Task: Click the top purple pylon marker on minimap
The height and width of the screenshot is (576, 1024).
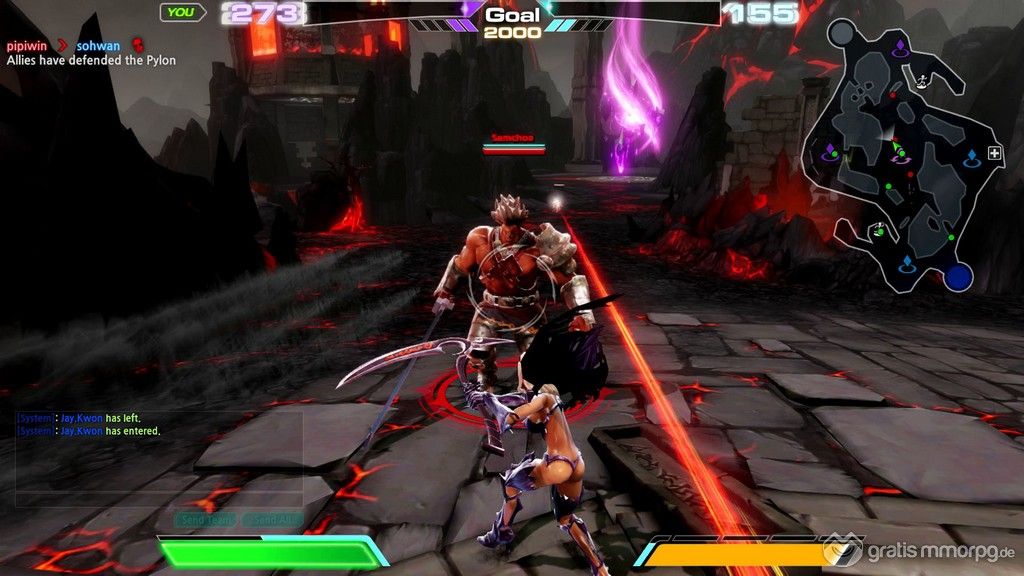Action: pyautogui.click(x=899, y=46)
